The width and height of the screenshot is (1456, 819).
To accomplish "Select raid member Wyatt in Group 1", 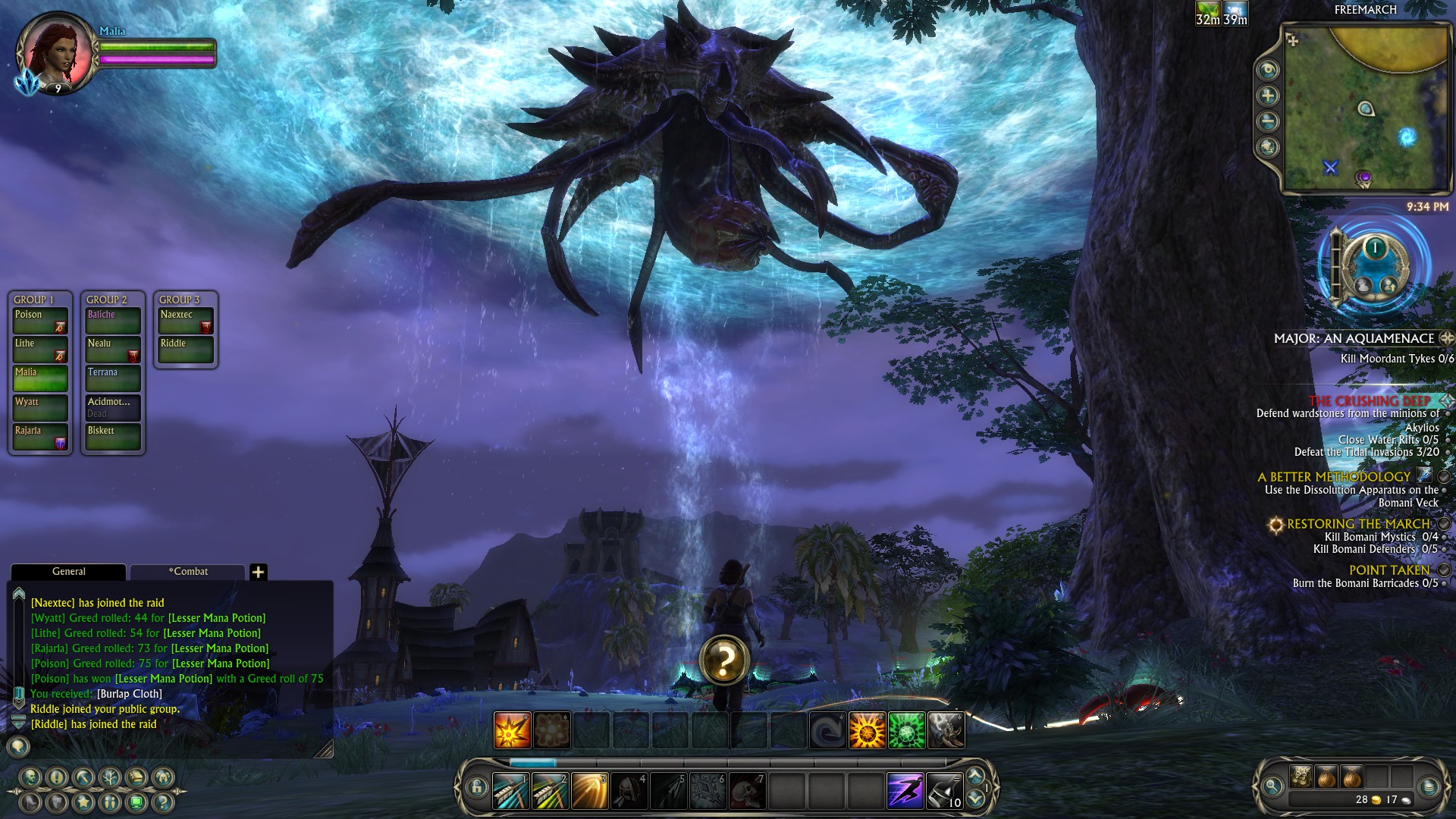I will [x=39, y=406].
